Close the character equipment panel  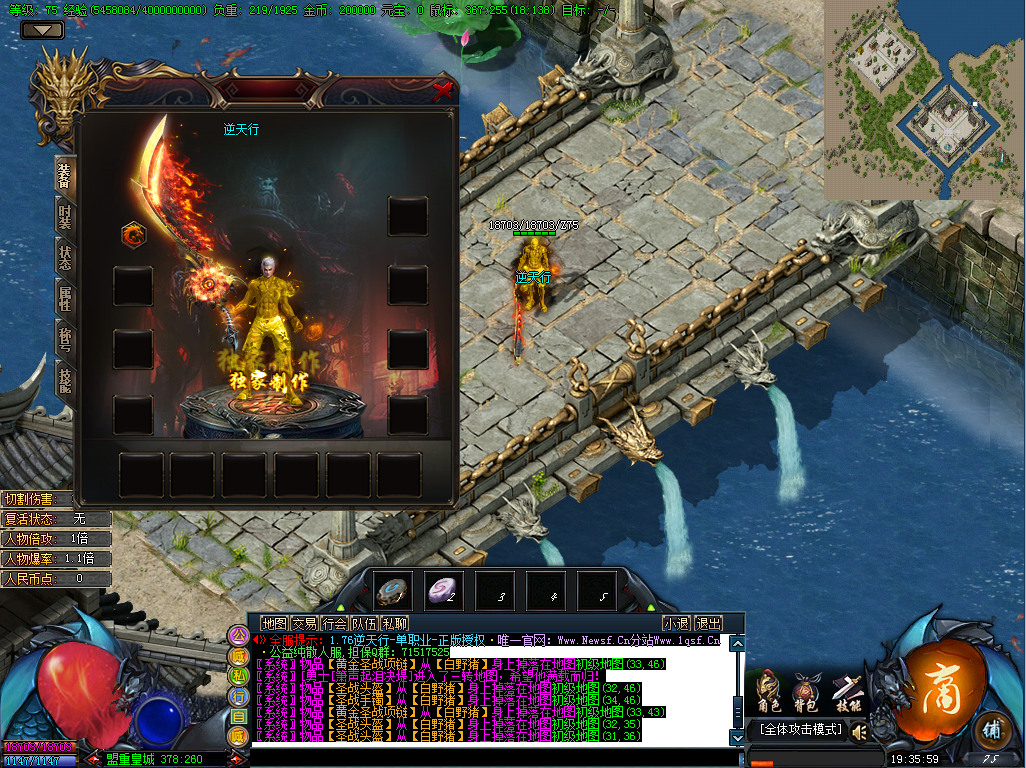point(442,91)
